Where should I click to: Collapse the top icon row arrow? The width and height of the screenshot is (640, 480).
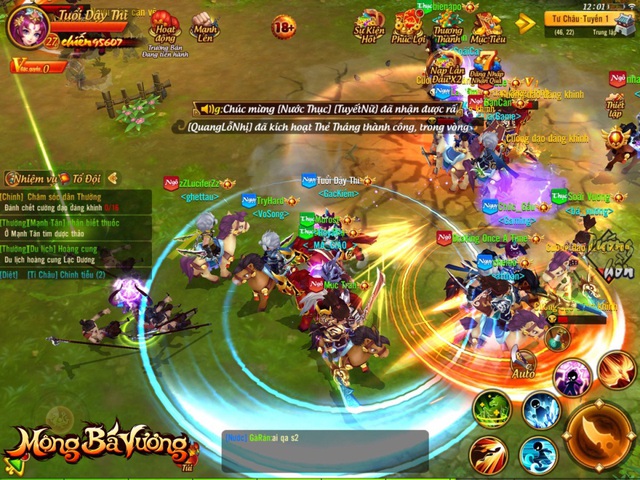coord(526,21)
